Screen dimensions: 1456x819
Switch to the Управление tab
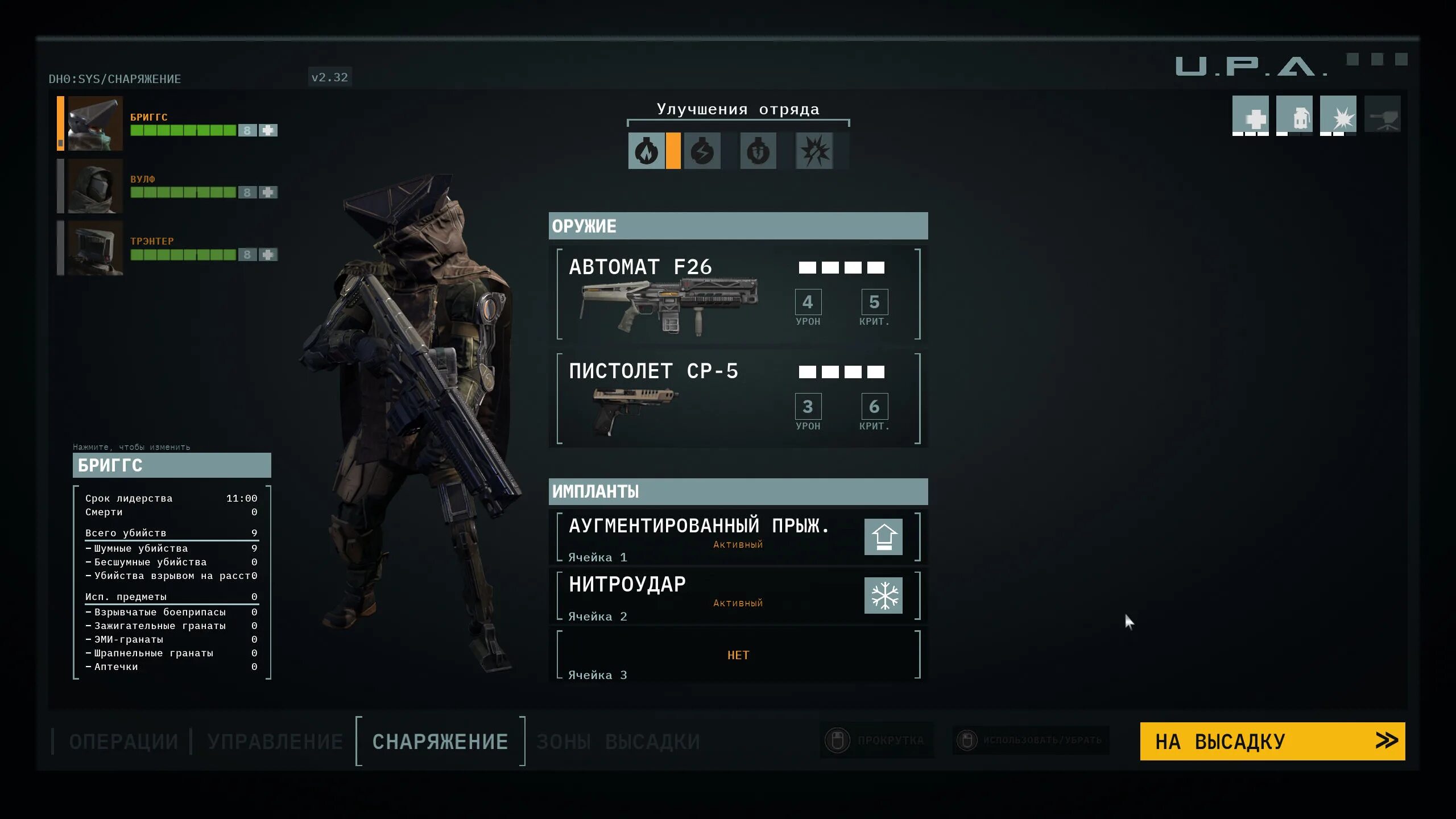275,742
